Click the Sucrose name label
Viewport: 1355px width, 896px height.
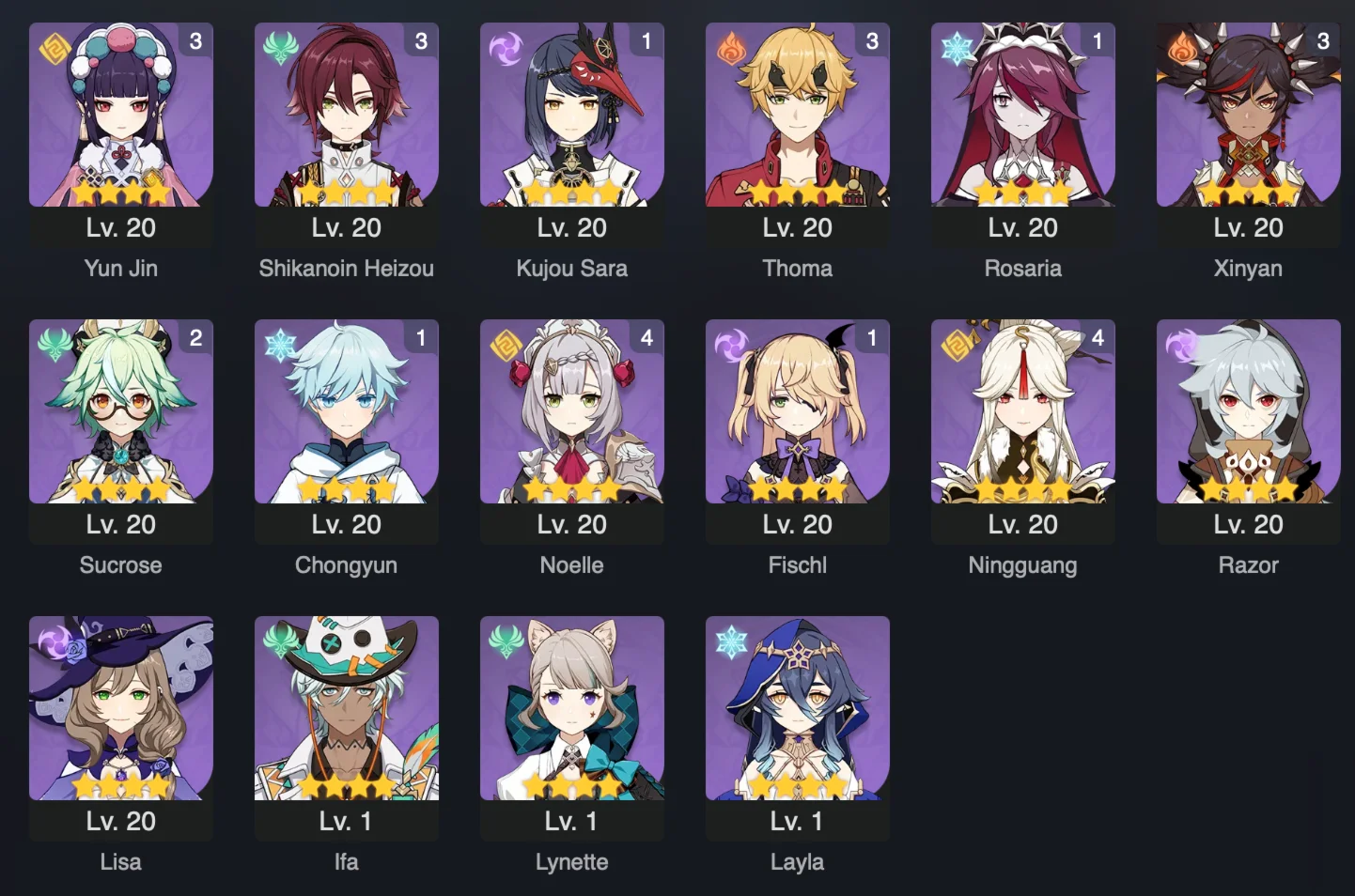pos(120,564)
